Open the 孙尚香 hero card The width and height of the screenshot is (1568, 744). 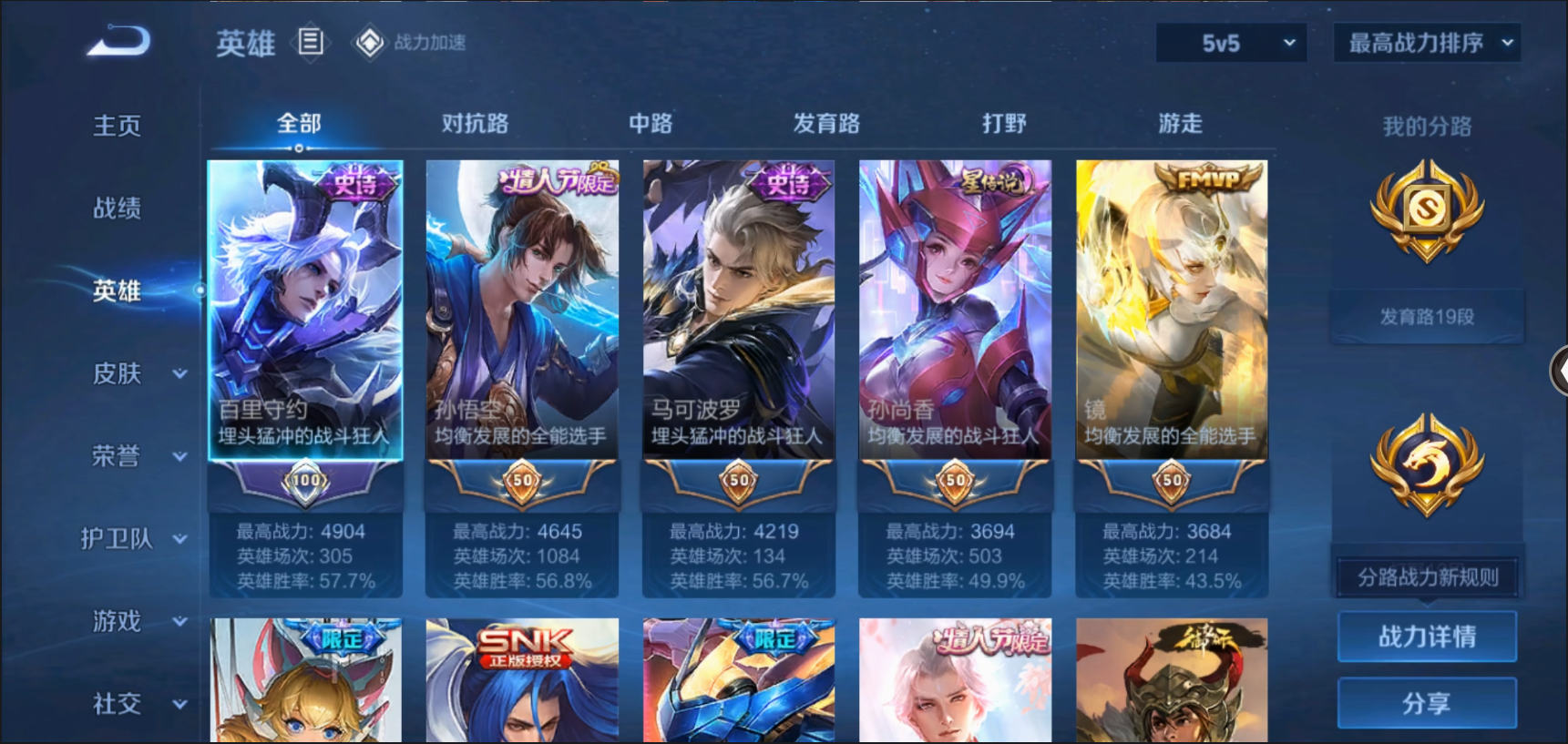tap(955, 310)
